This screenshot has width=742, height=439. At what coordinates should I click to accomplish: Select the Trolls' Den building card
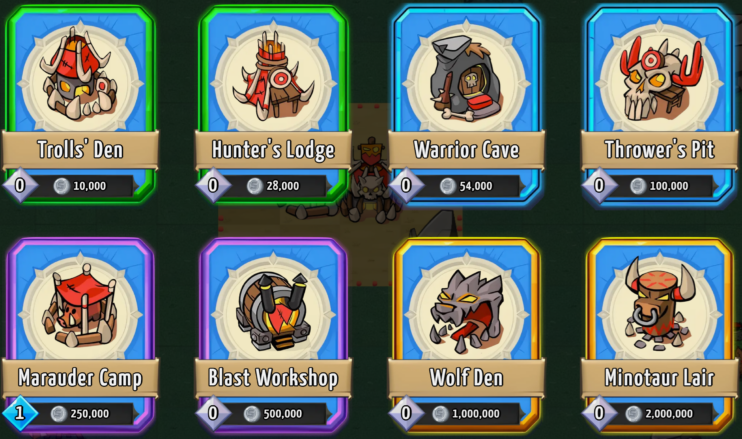coord(80,100)
